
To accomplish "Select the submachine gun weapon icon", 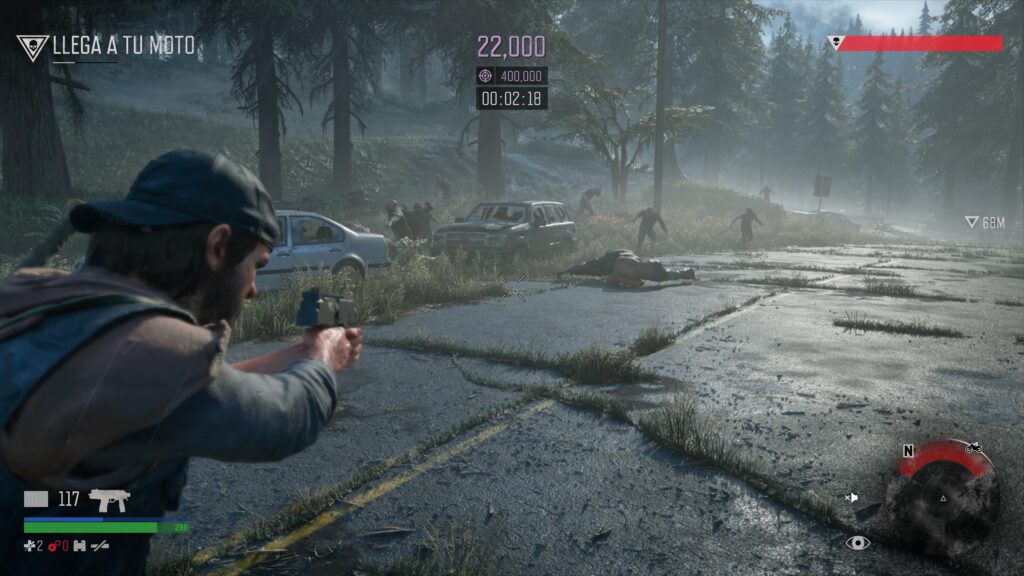I will [x=109, y=499].
